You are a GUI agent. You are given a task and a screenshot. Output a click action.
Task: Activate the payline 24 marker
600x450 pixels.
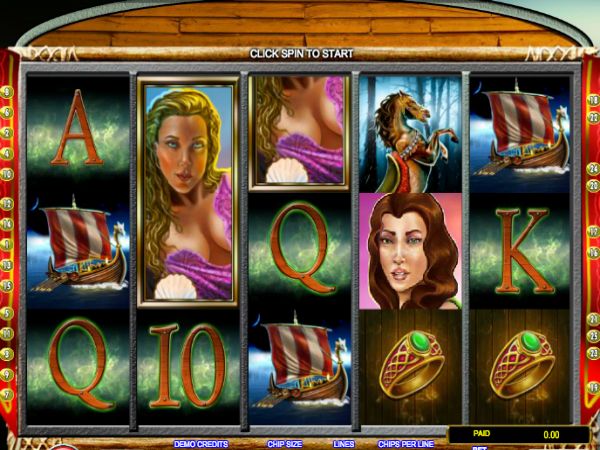[592, 169]
